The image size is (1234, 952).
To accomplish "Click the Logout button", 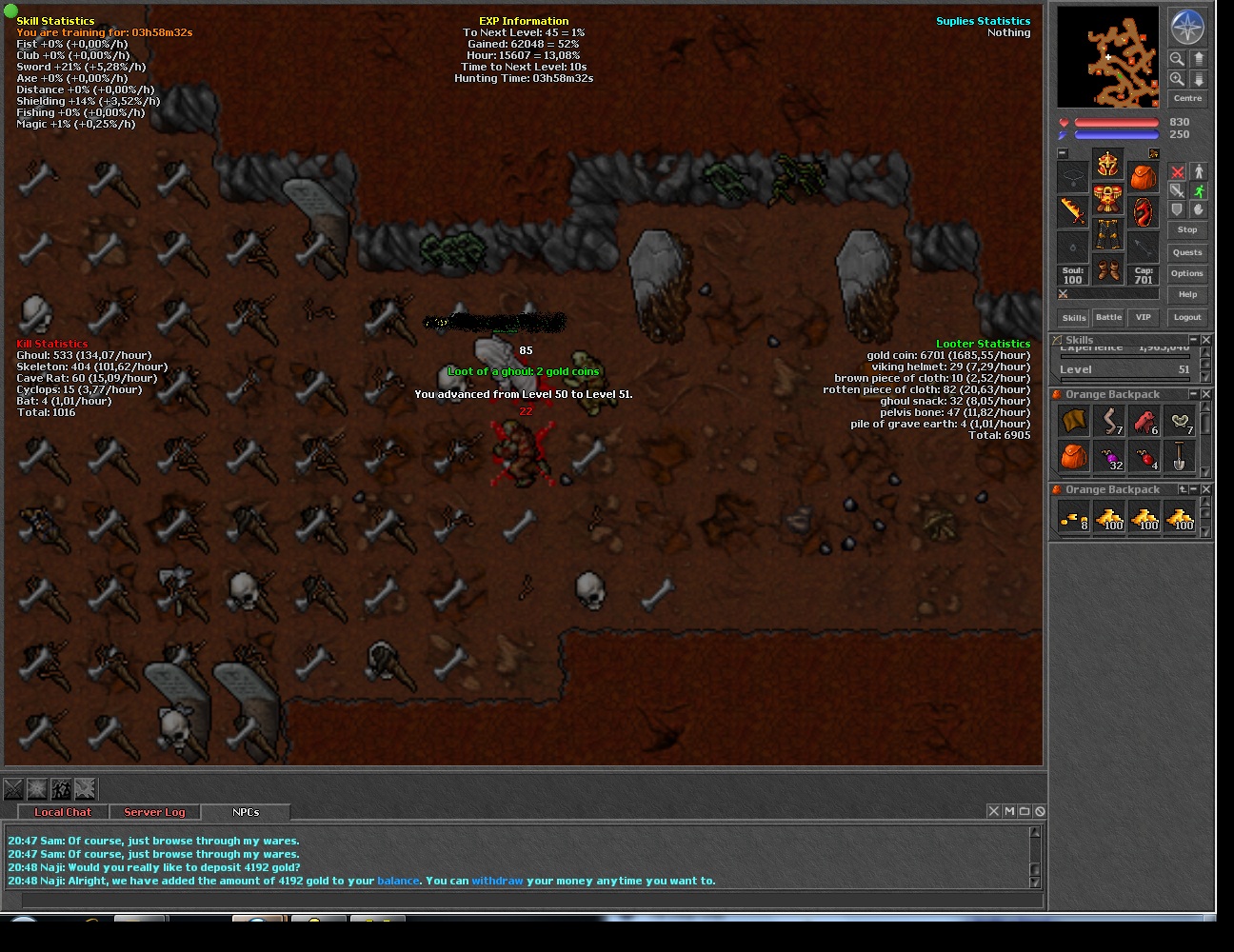I will [x=1187, y=317].
